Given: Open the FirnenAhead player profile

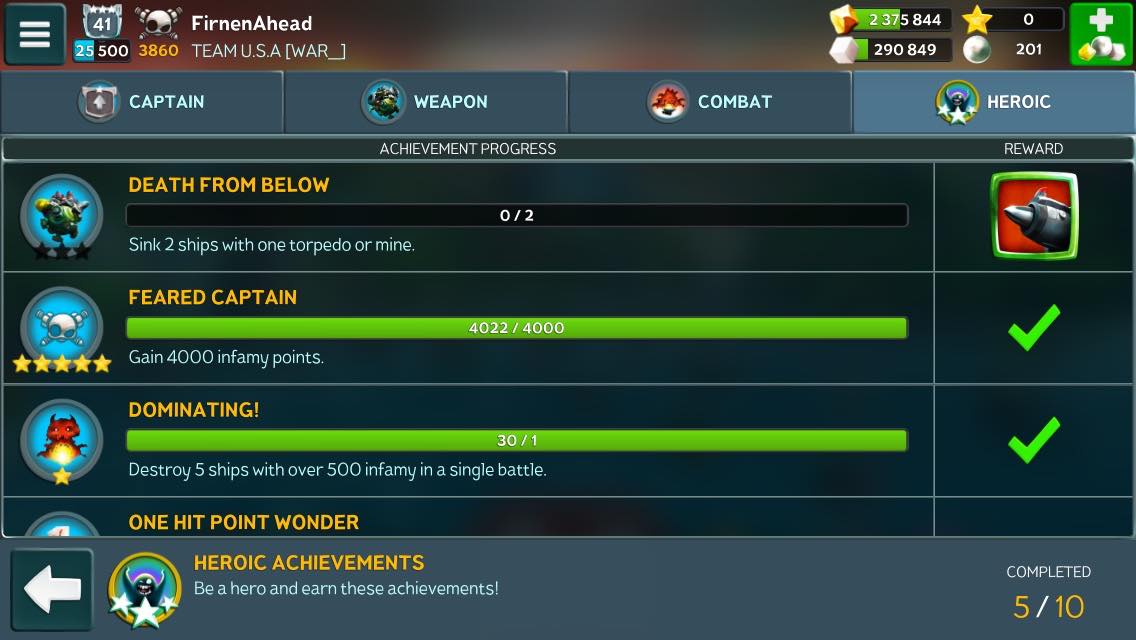Looking at the screenshot, I should (250, 24).
